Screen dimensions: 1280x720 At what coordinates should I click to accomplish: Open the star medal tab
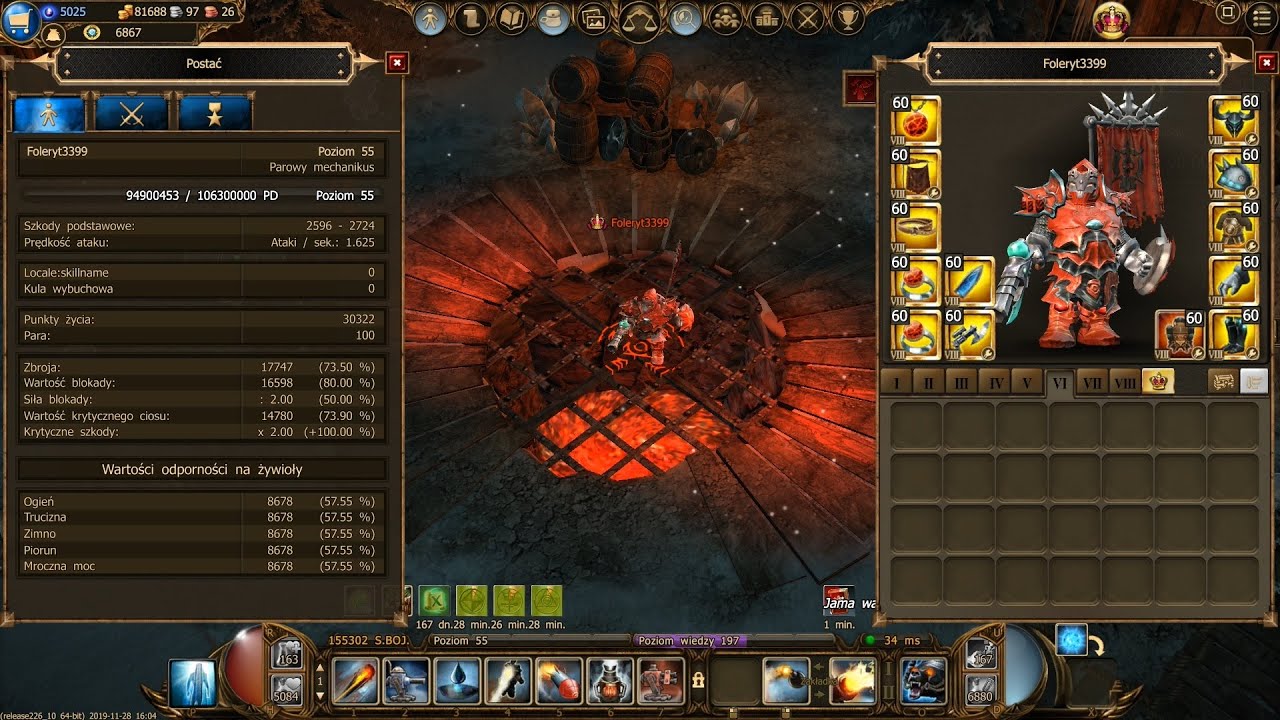coord(214,114)
